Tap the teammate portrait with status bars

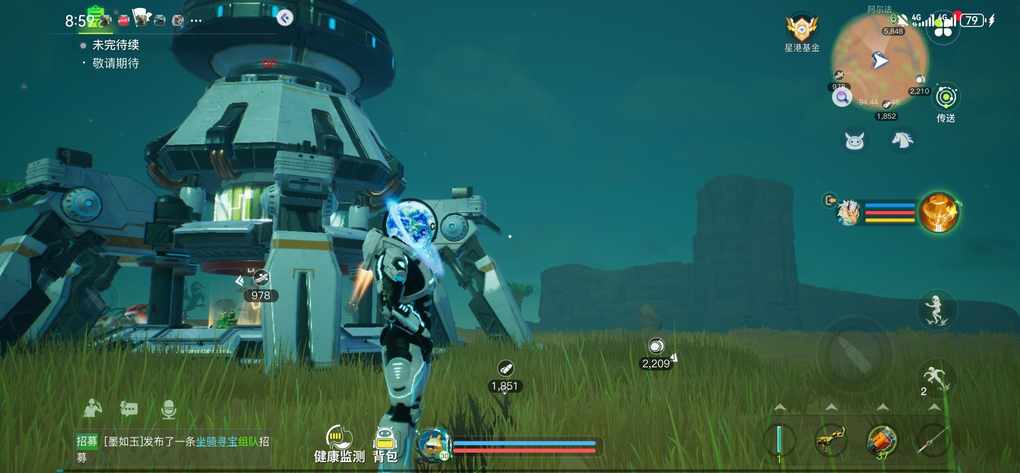(848, 212)
